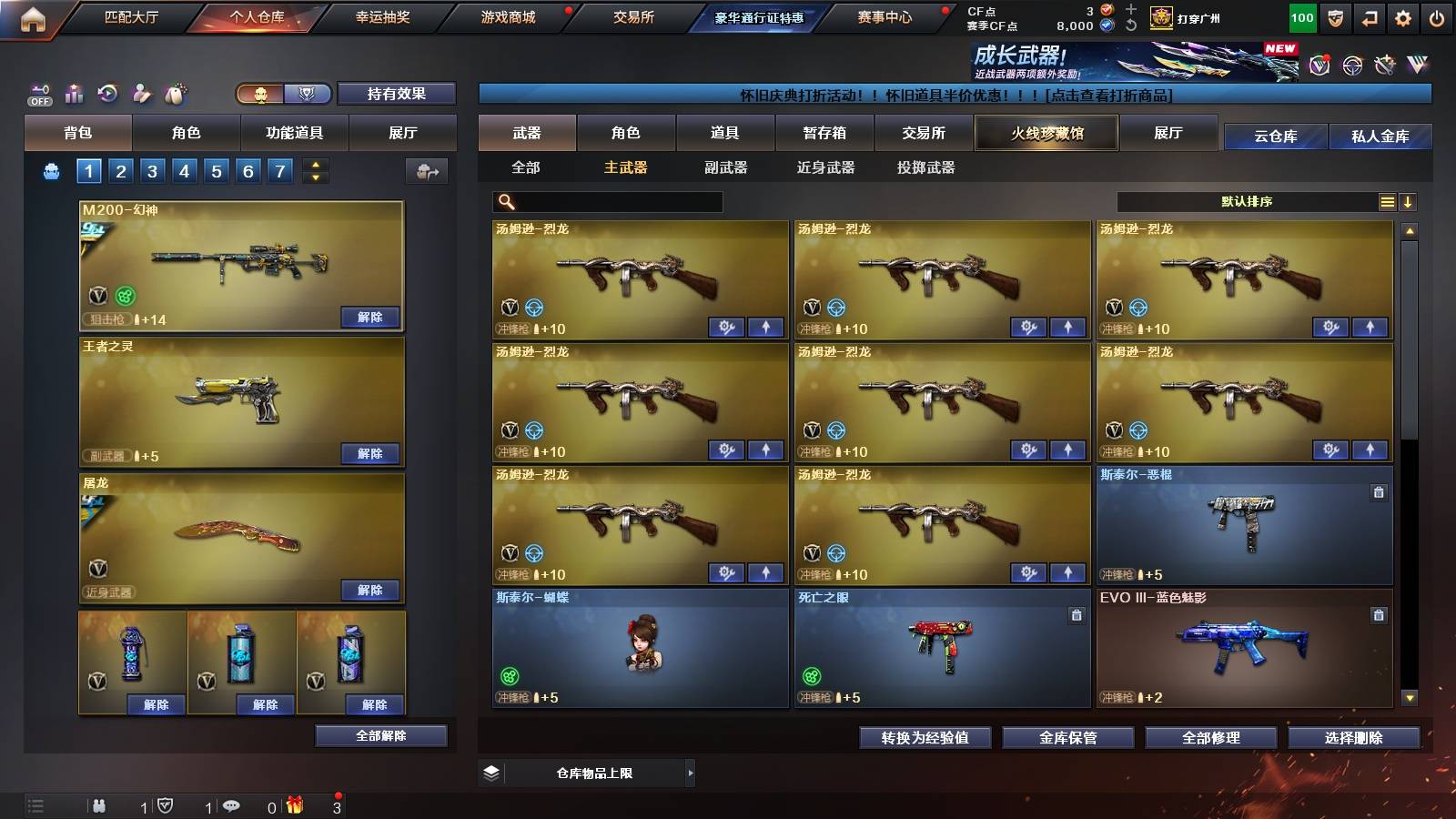Open the 默认排序 sort dropdown
This screenshot has height=819, width=1456.
(x=1247, y=201)
